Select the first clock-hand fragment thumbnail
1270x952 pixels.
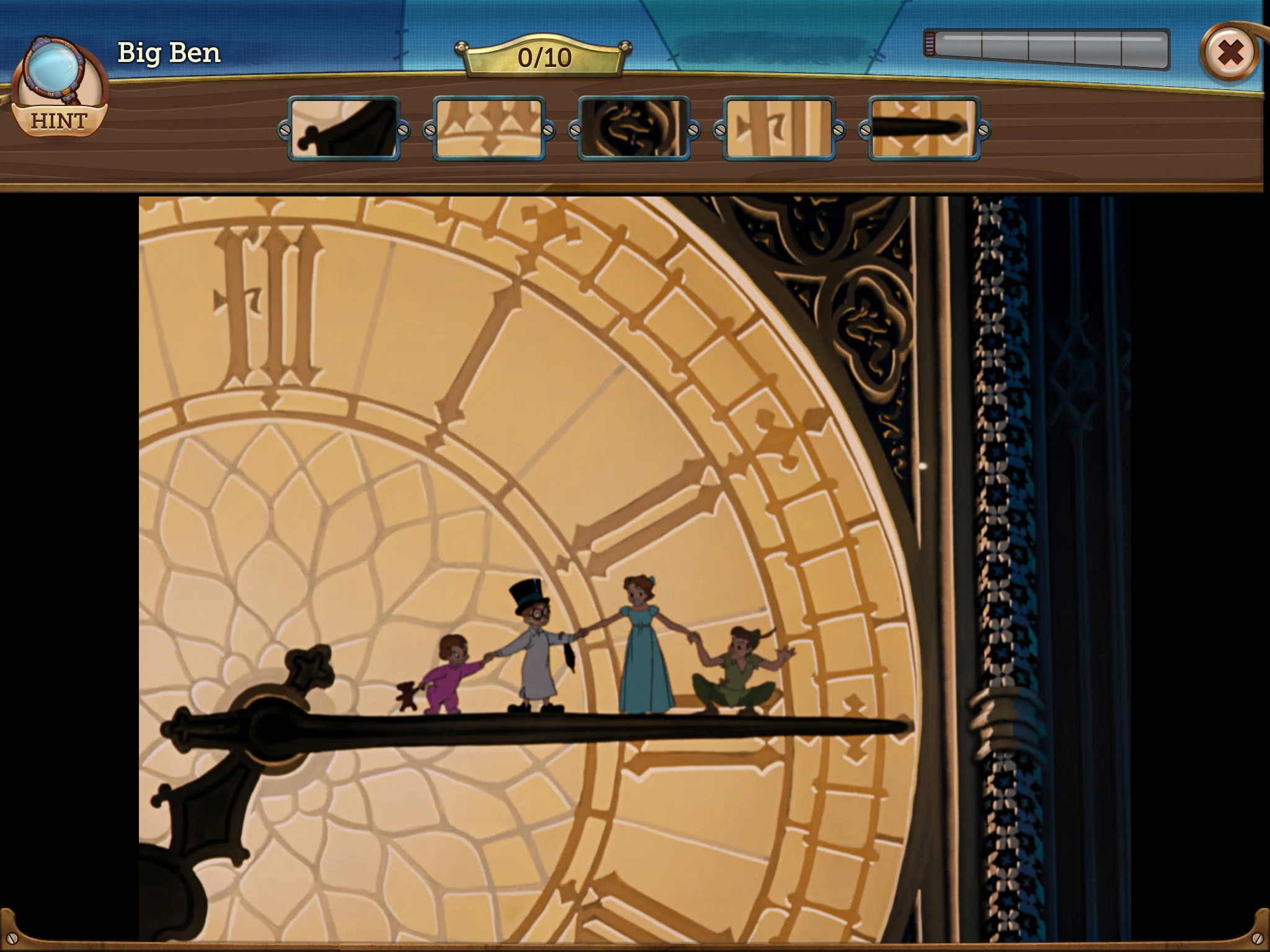(343, 128)
